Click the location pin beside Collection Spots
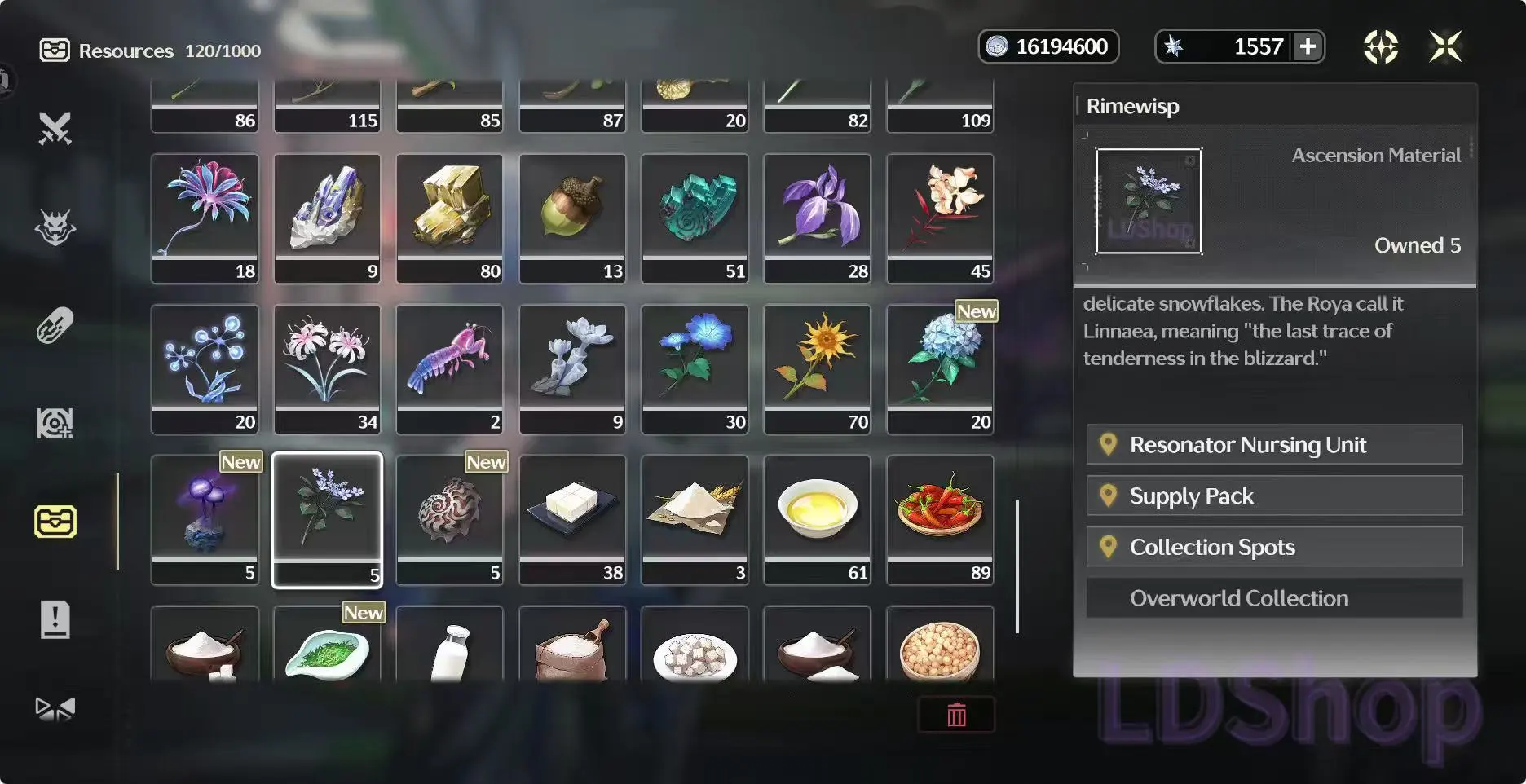 1109,547
